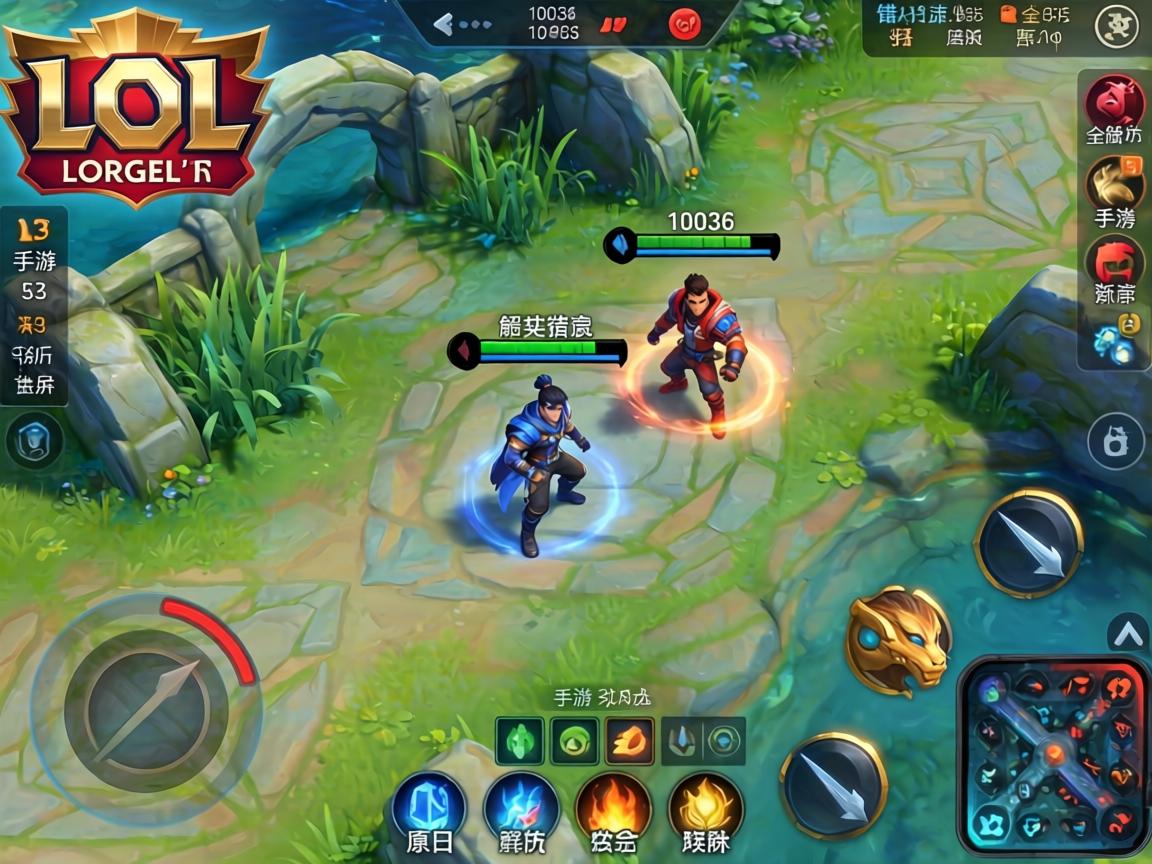Screen dimensions: 1152x864
Task: Tap the green eye ward item
Action: [575, 741]
